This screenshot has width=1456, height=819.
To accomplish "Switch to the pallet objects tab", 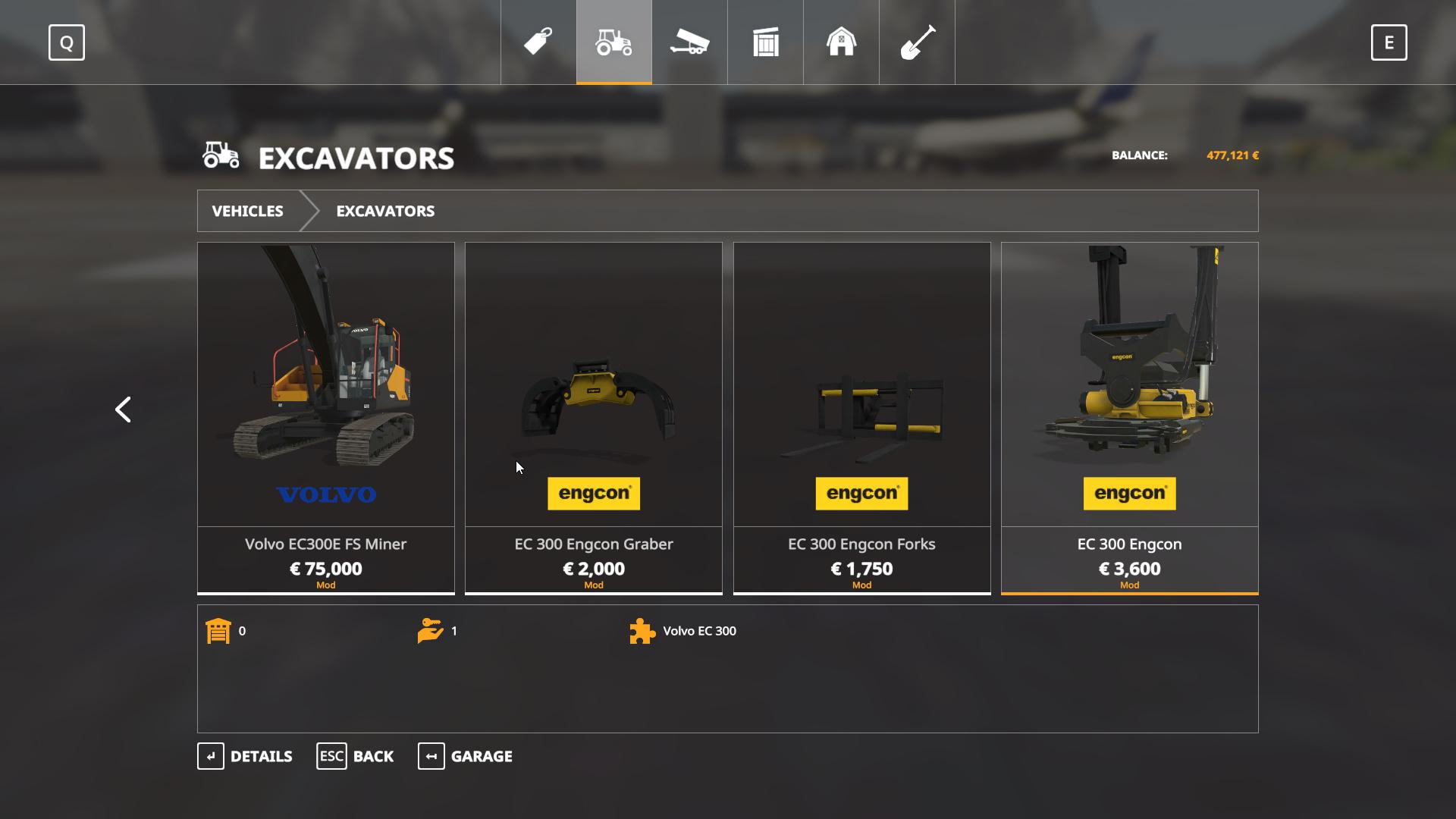I will 765,42.
